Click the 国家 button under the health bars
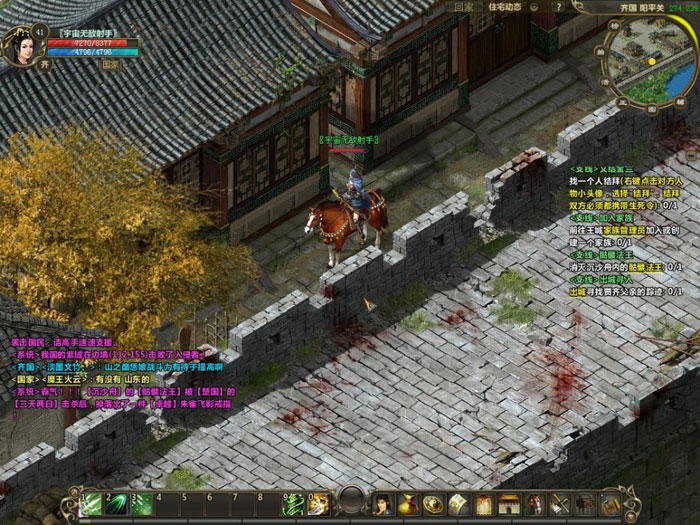700x525 pixels. point(110,64)
